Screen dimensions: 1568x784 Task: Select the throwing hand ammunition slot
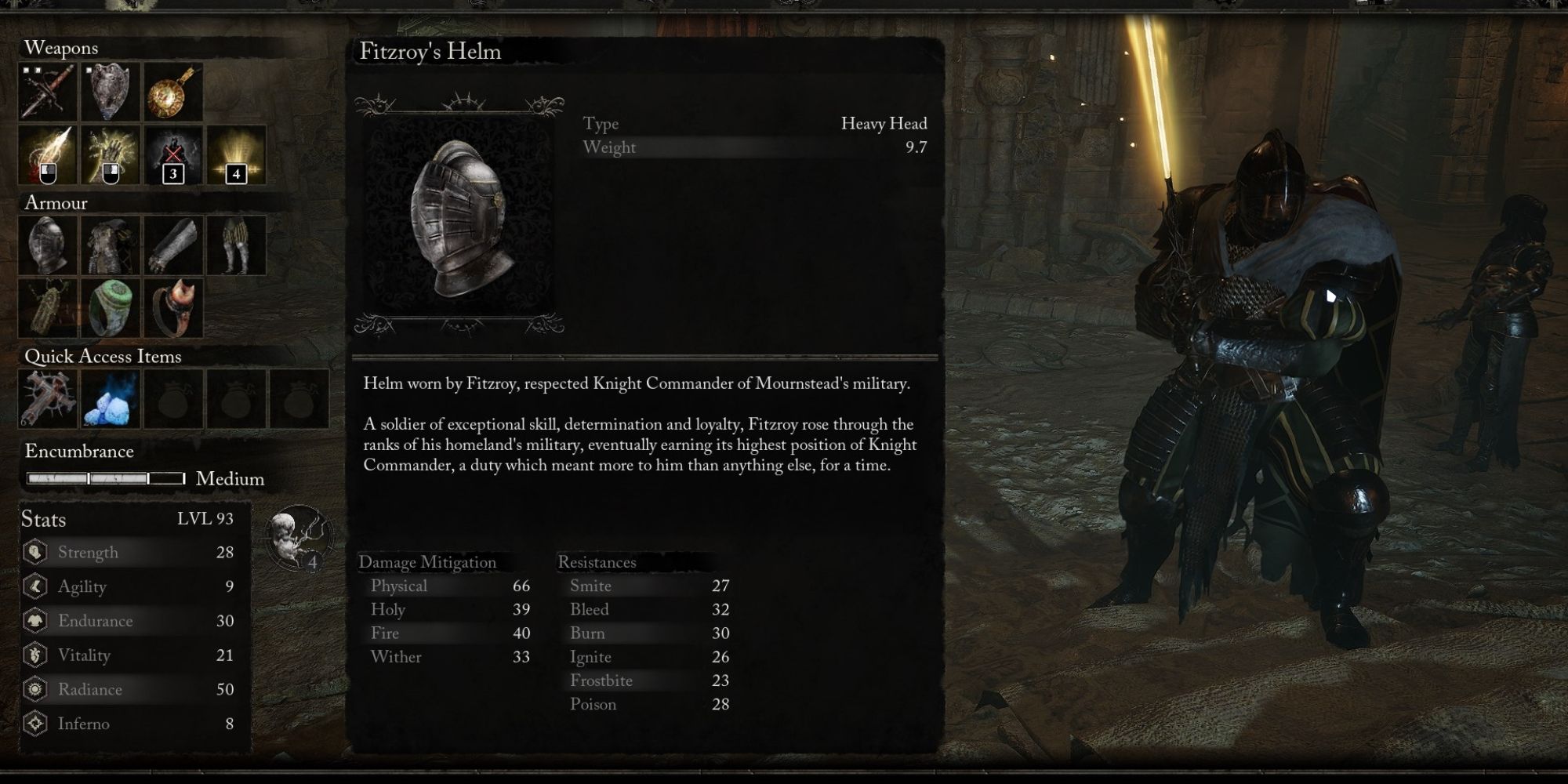[x=110, y=156]
